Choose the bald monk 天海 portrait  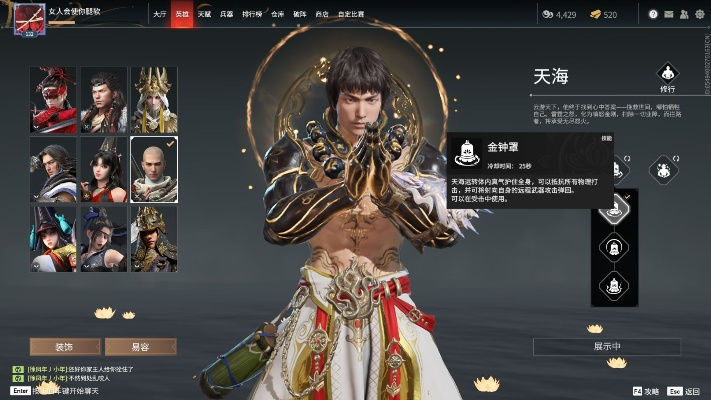coord(154,166)
